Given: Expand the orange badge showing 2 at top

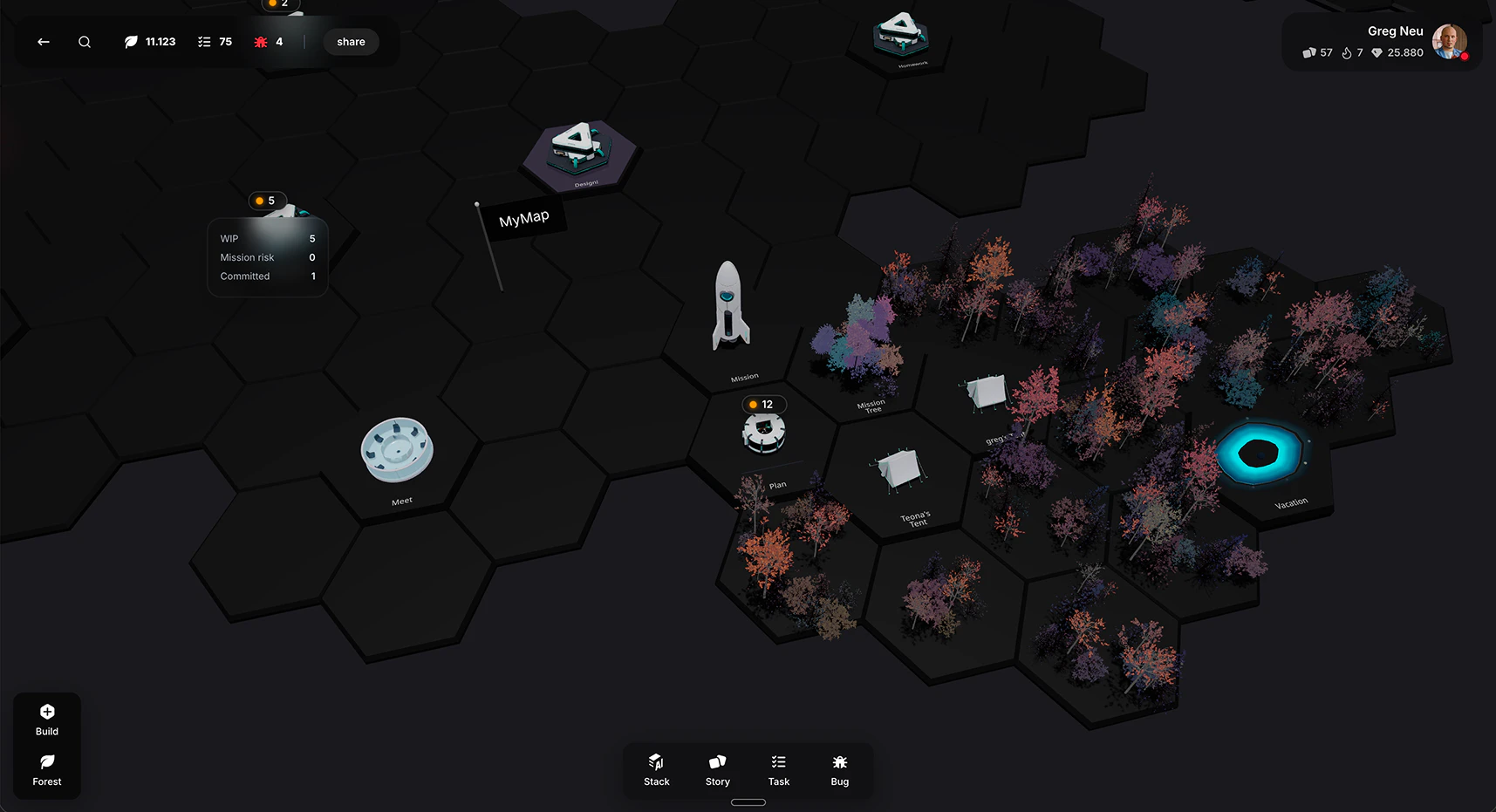Looking at the screenshot, I should 281,4.
